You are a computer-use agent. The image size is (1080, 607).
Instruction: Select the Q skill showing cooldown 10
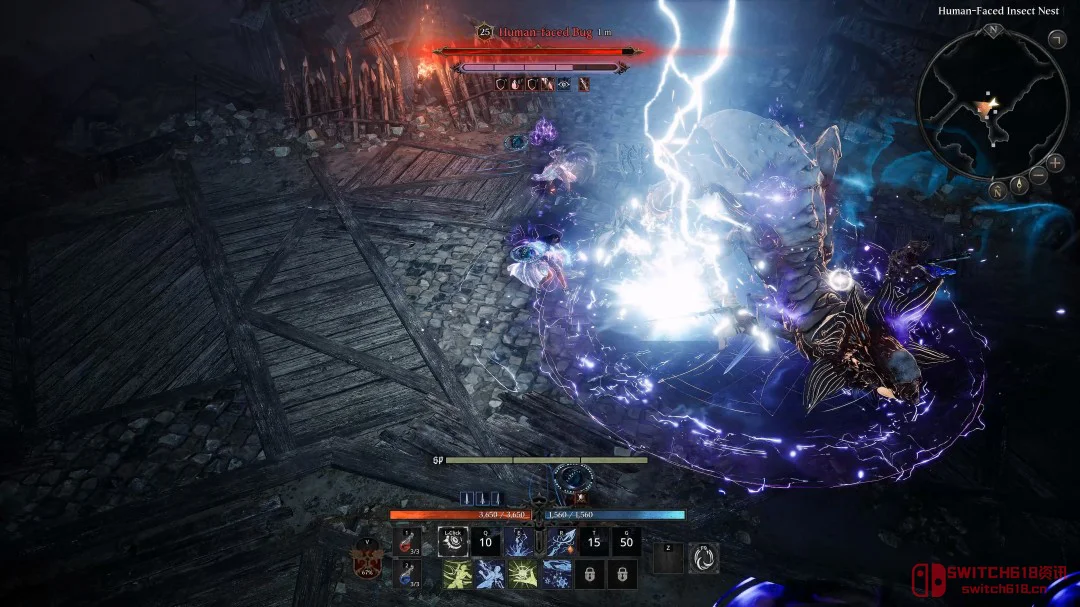pos(486,542)
